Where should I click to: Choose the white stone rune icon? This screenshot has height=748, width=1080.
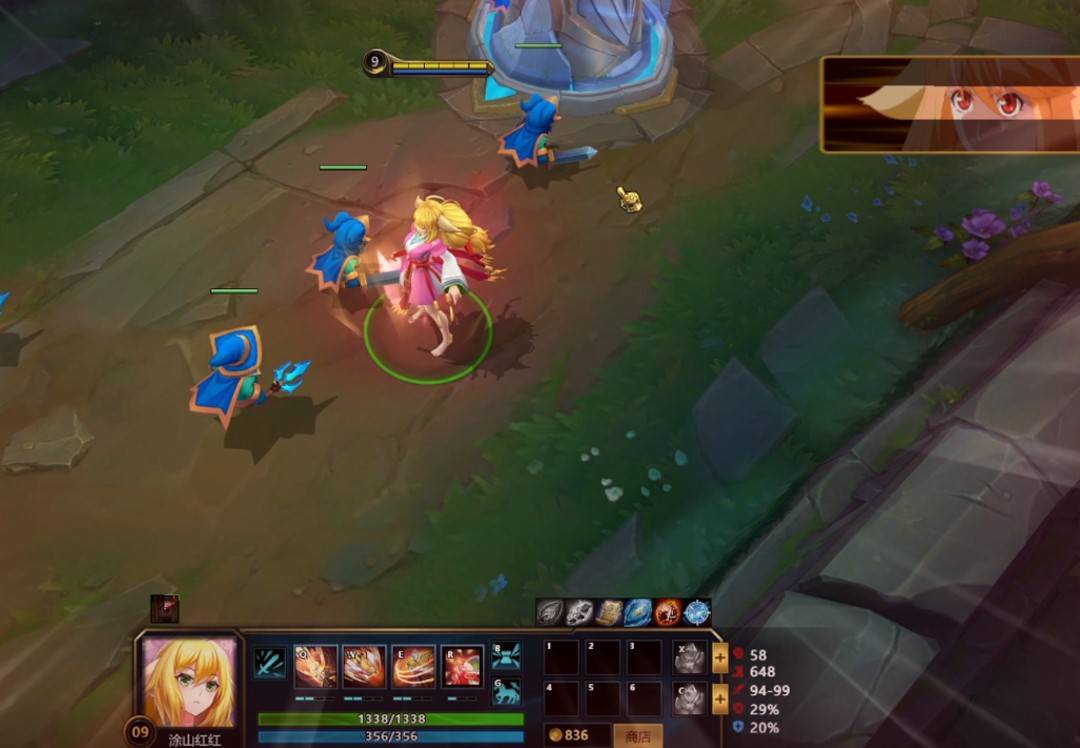click(579, 612)
